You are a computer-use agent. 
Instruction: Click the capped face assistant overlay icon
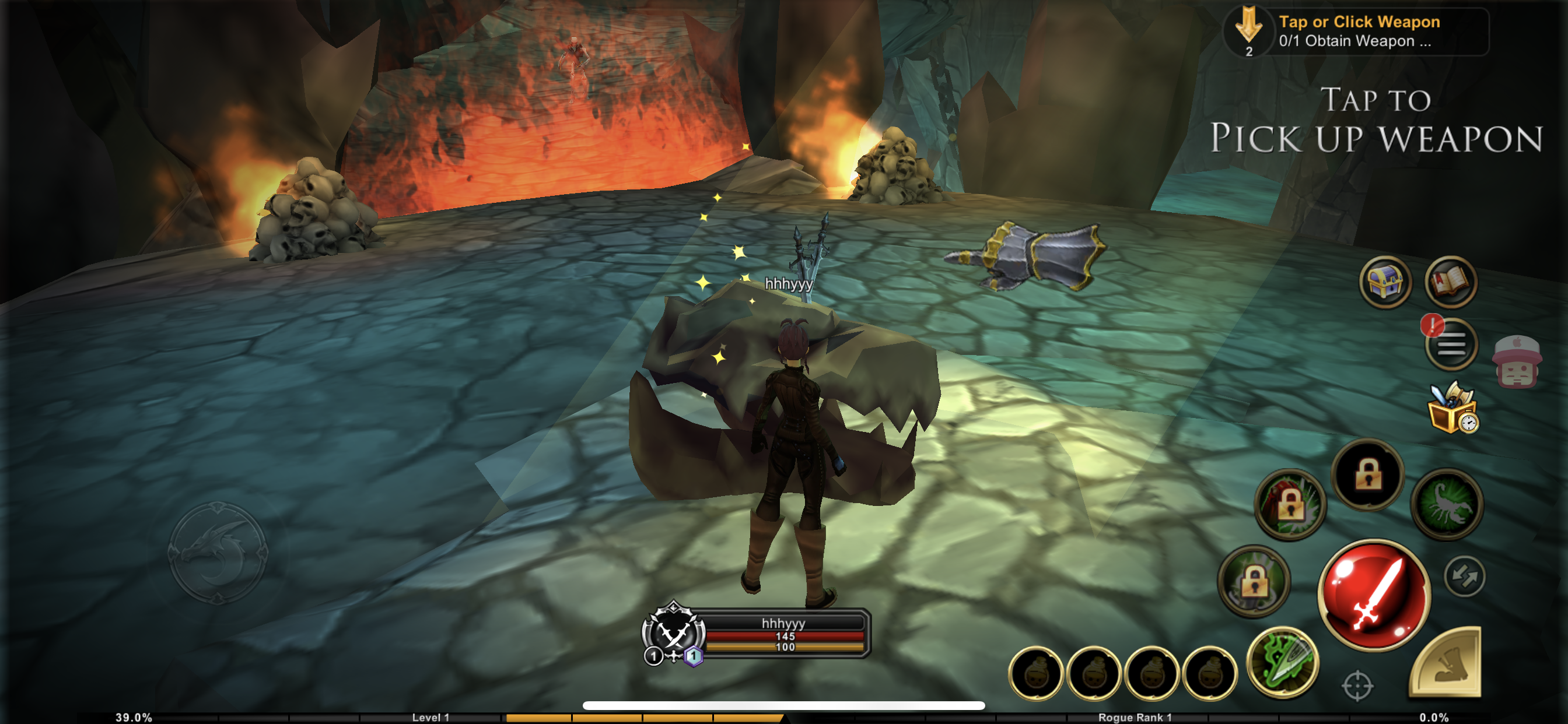pyautogui.click(x=1516, y=363)
